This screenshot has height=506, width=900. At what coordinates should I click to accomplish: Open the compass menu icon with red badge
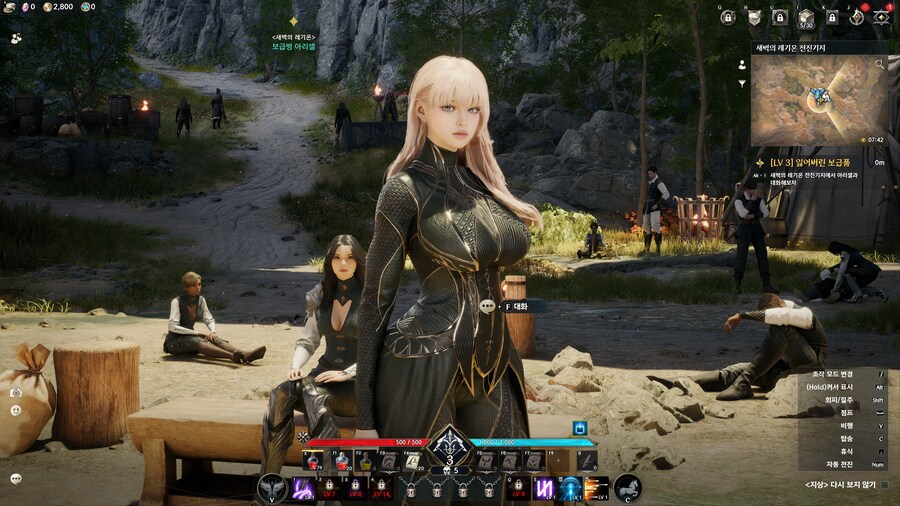(856, 17)
